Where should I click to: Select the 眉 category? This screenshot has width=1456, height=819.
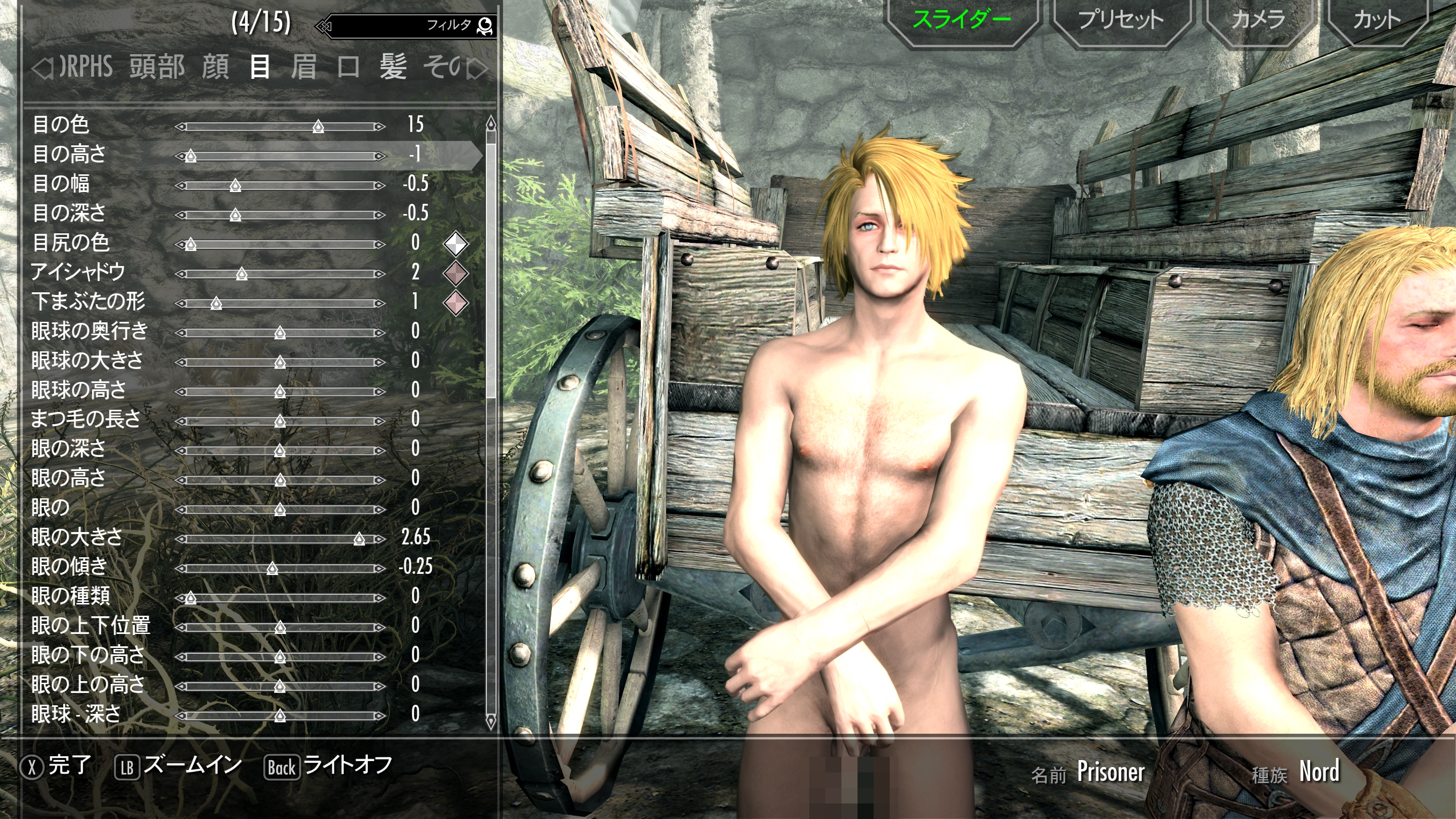(x=304, y=67)
